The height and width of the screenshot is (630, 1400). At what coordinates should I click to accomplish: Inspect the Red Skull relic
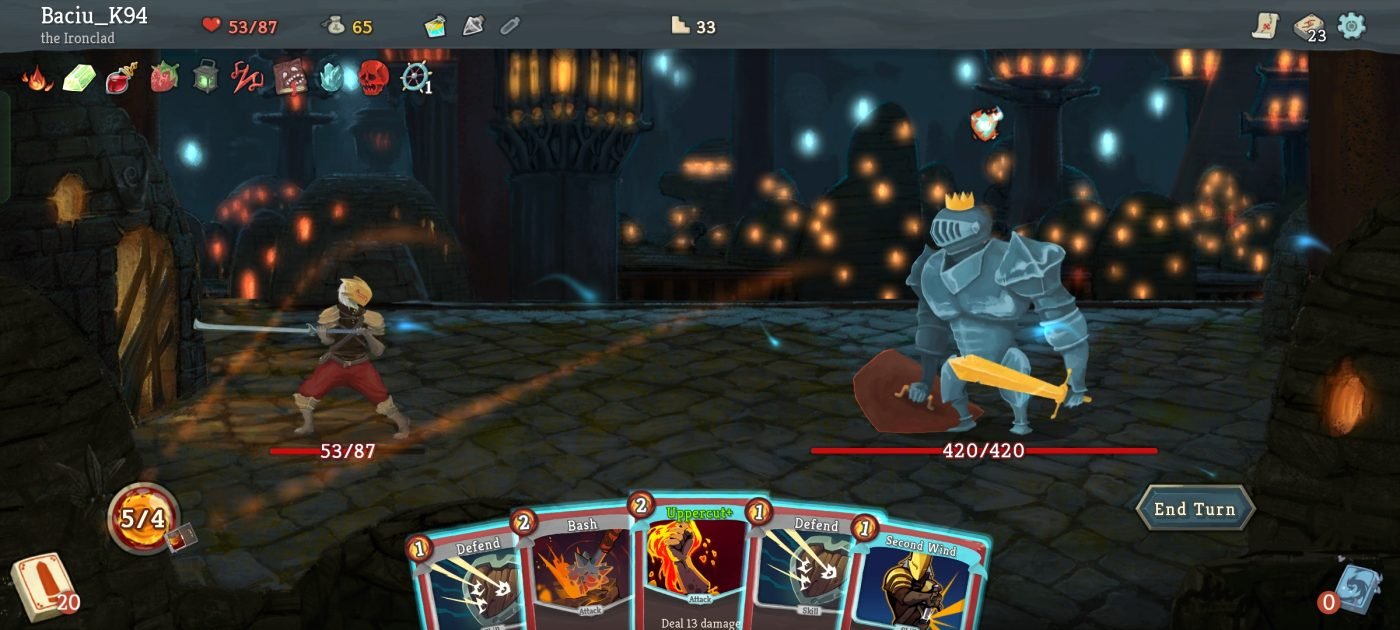click(x=373, y=78)
